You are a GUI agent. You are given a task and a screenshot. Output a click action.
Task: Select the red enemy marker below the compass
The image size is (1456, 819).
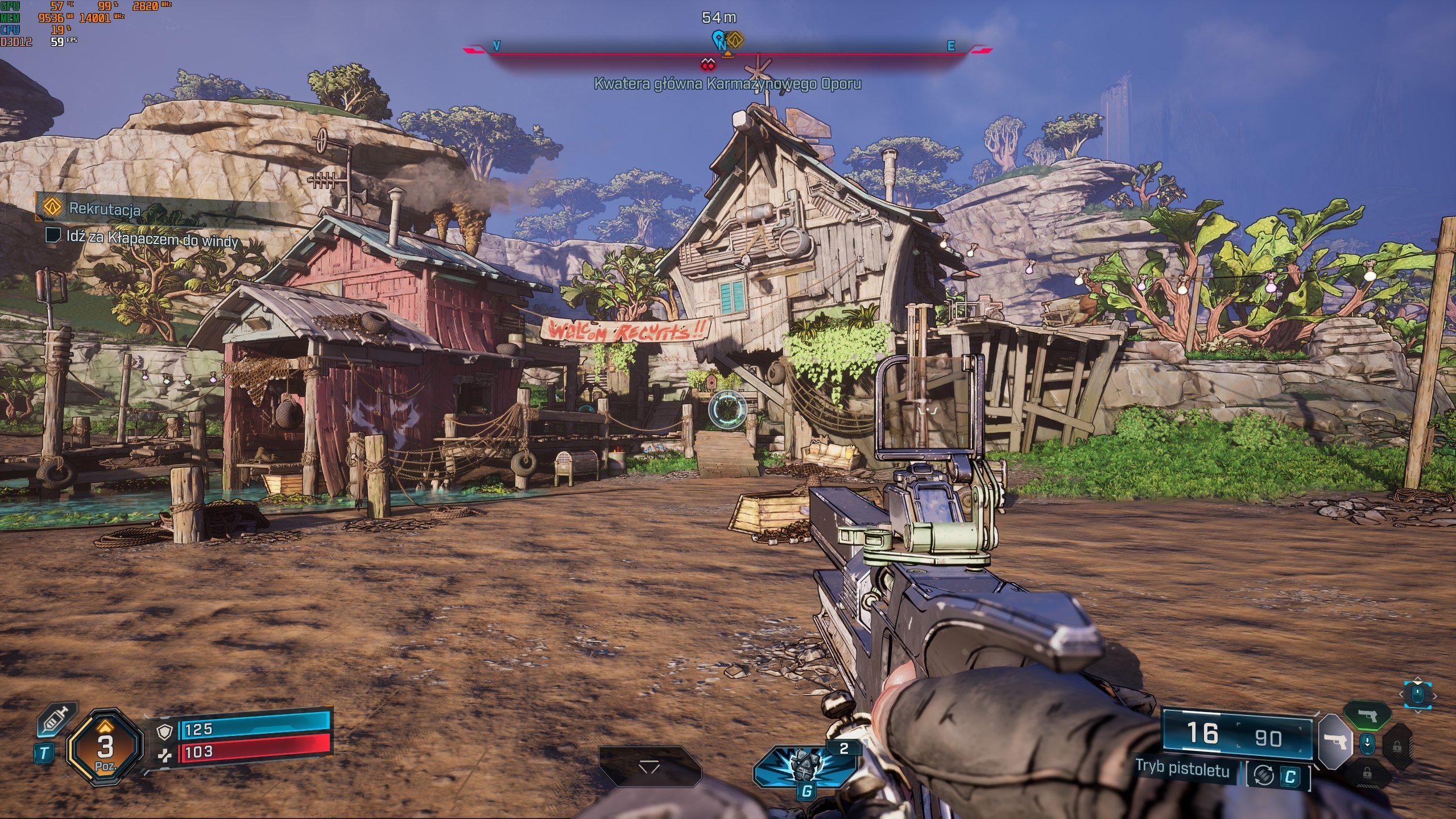708,64
